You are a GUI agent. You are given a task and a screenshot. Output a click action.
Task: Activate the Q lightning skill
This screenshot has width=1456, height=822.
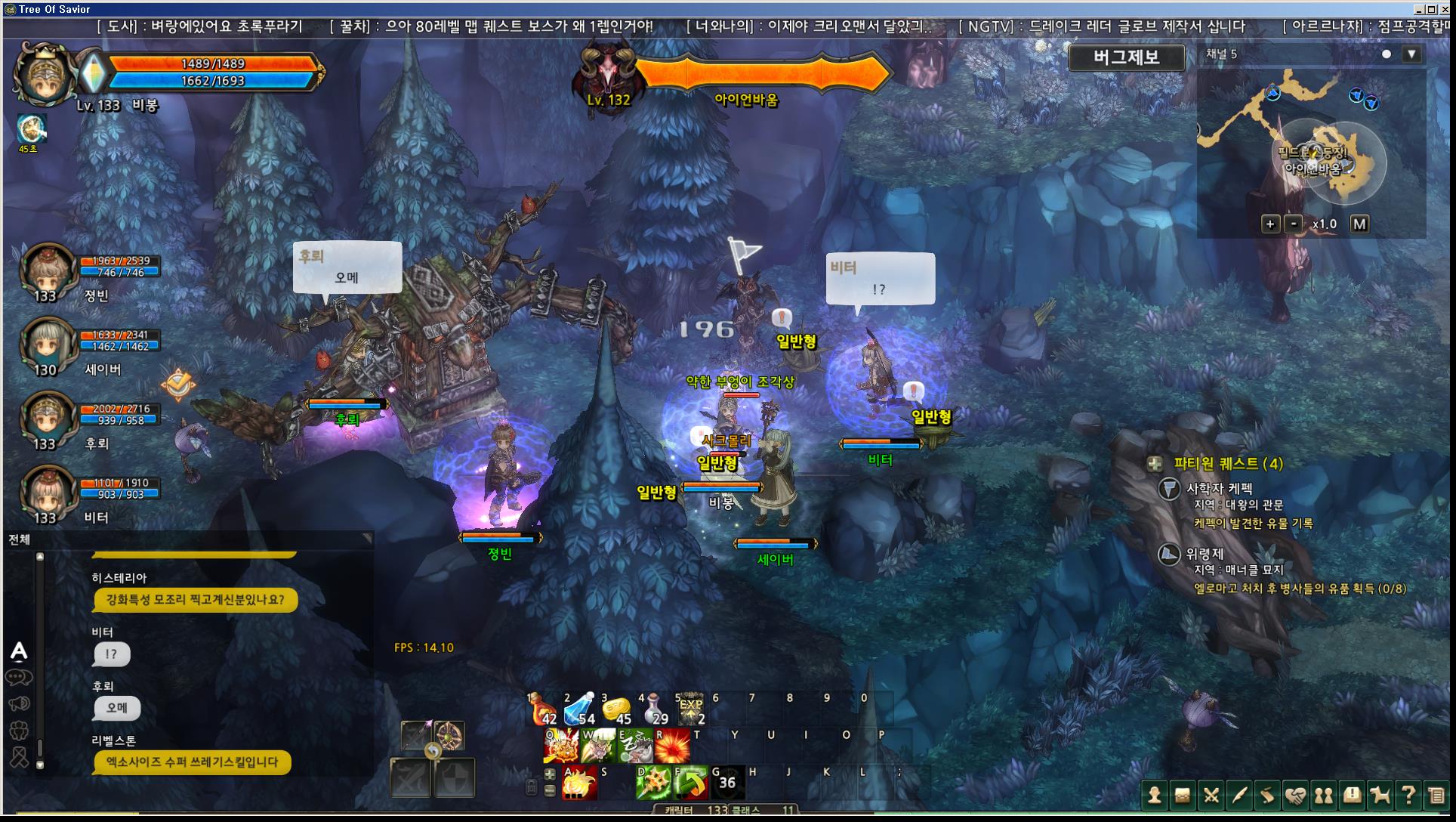[x=560, y=747]
